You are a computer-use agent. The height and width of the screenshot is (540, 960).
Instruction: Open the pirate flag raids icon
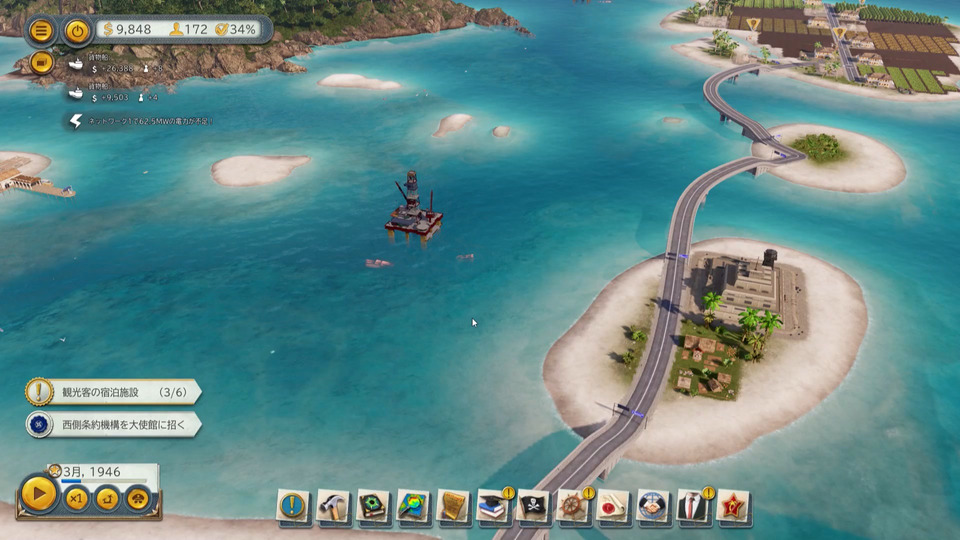pyautogui.click(x=533, y=505)
